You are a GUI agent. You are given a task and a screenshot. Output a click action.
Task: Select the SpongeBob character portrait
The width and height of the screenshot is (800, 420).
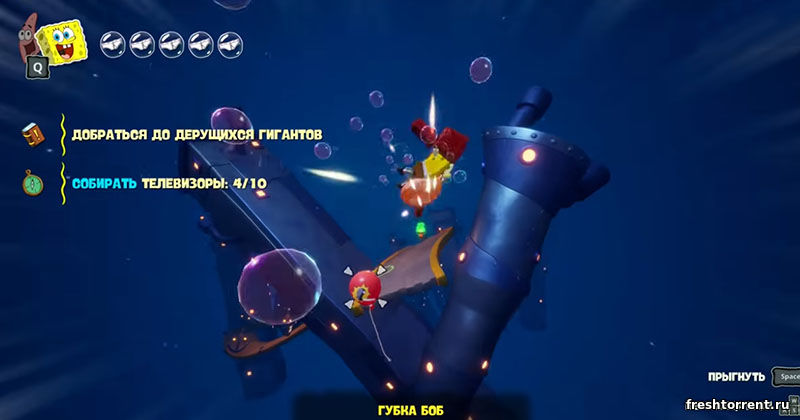pyautogui.click(x=62, y=41)
